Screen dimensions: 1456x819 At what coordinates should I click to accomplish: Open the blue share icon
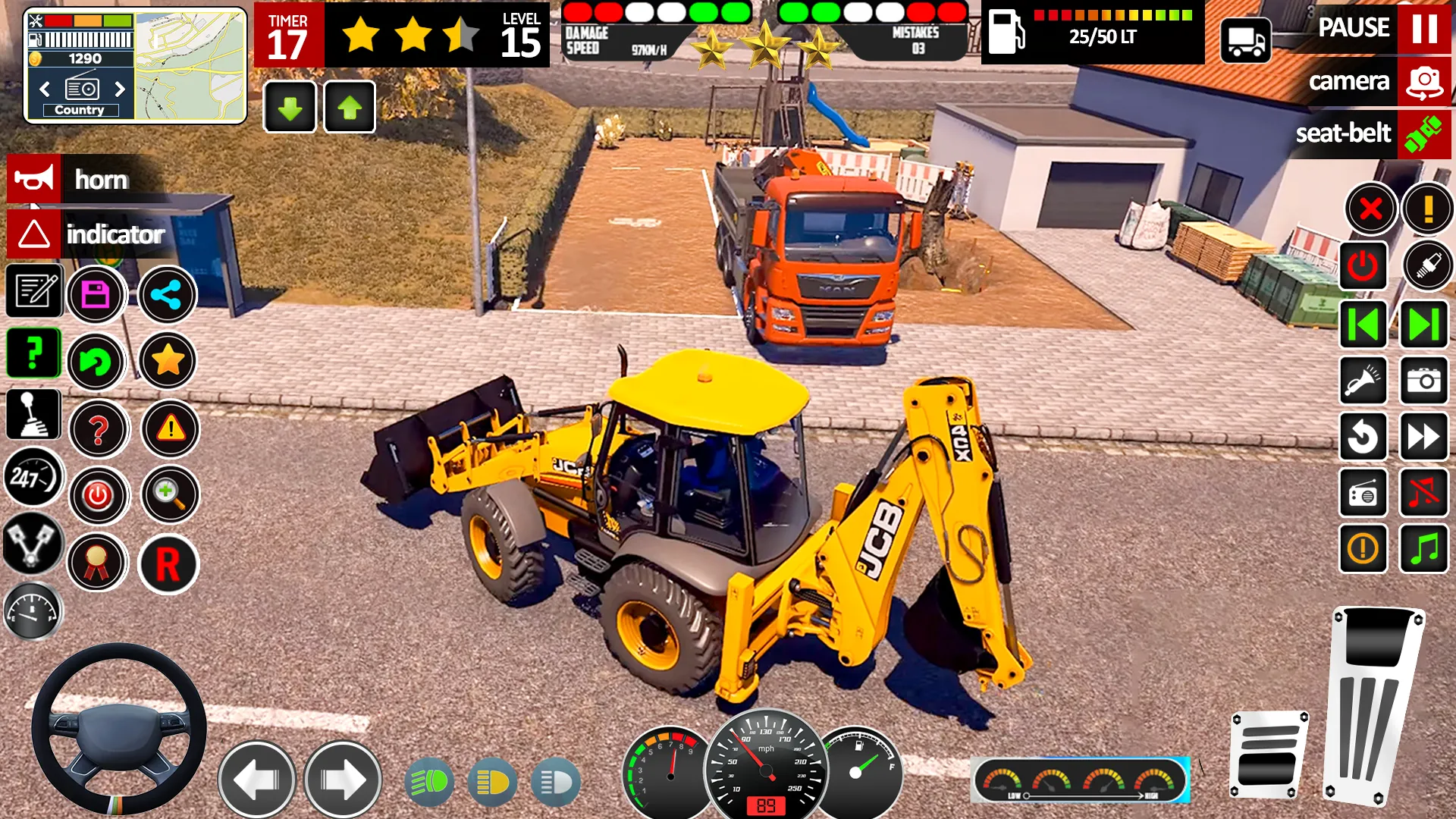pos(167,294)
